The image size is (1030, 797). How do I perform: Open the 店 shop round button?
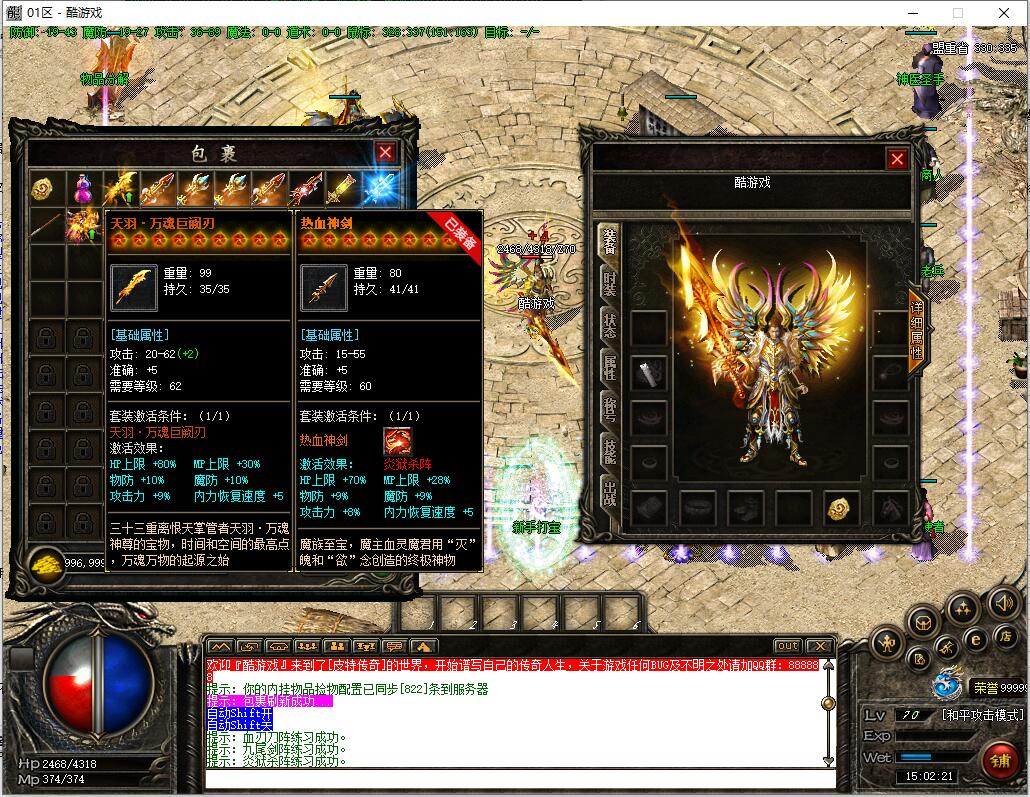(1004, 636)
